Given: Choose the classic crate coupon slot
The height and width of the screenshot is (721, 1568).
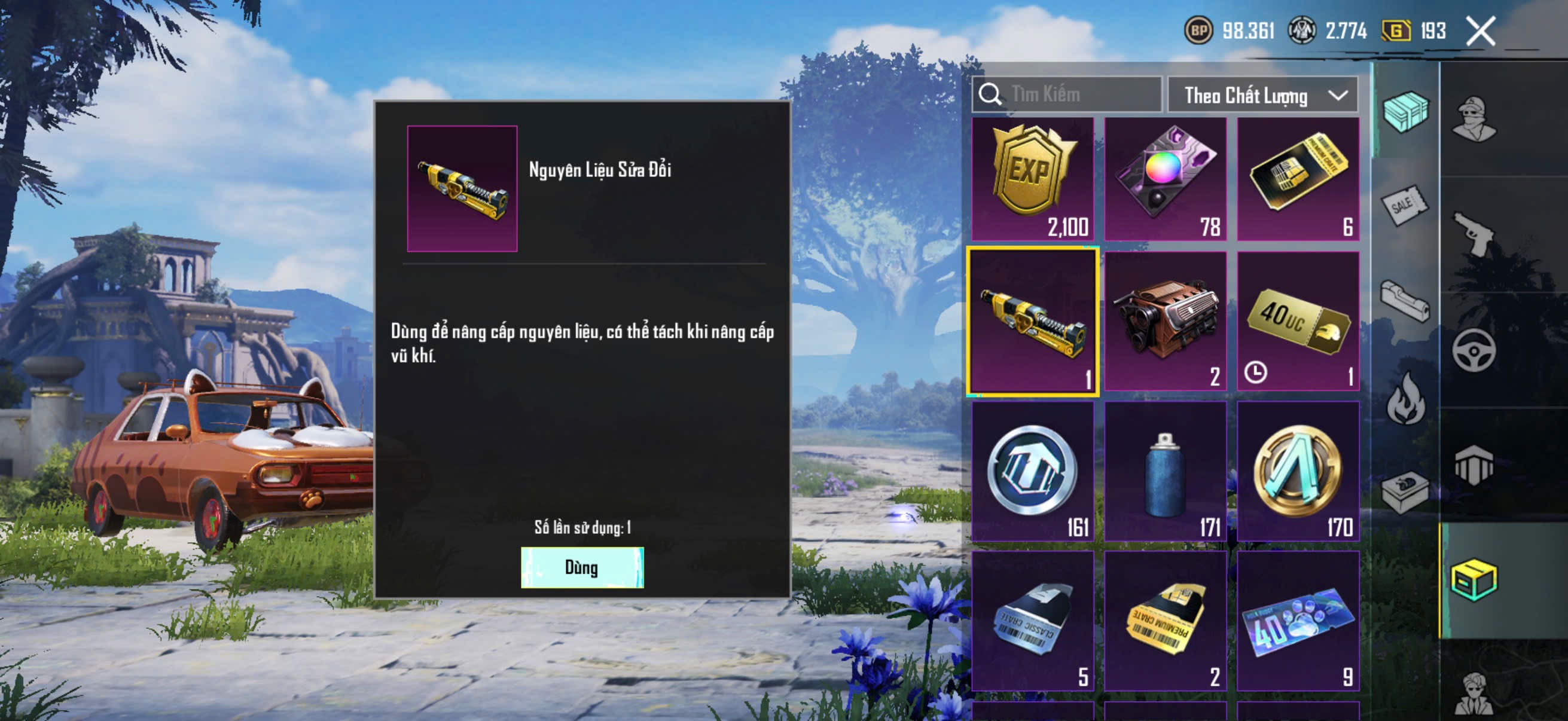Looking at the screenshot, I should coord(1032,621).
